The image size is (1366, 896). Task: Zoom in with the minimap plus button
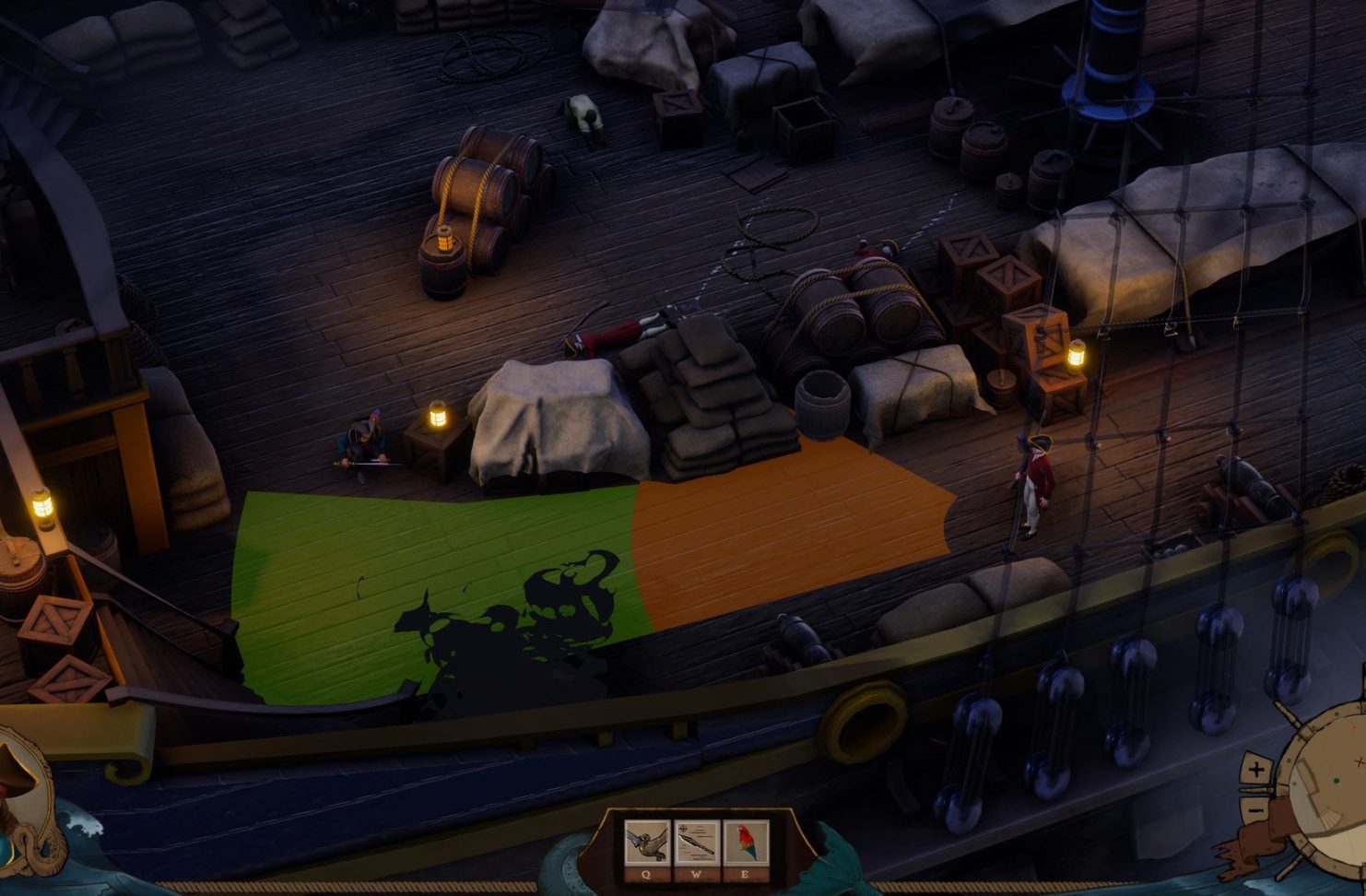(1255, 770)
